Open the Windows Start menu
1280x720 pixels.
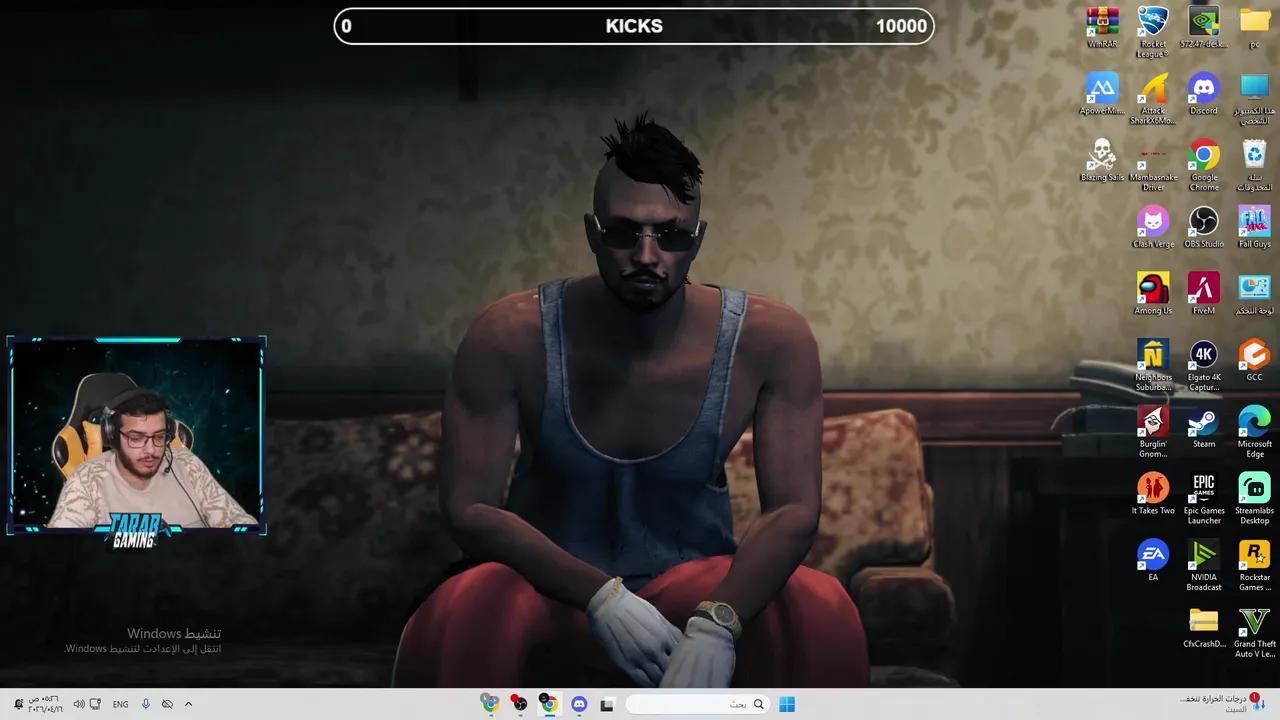click(790, 703)
